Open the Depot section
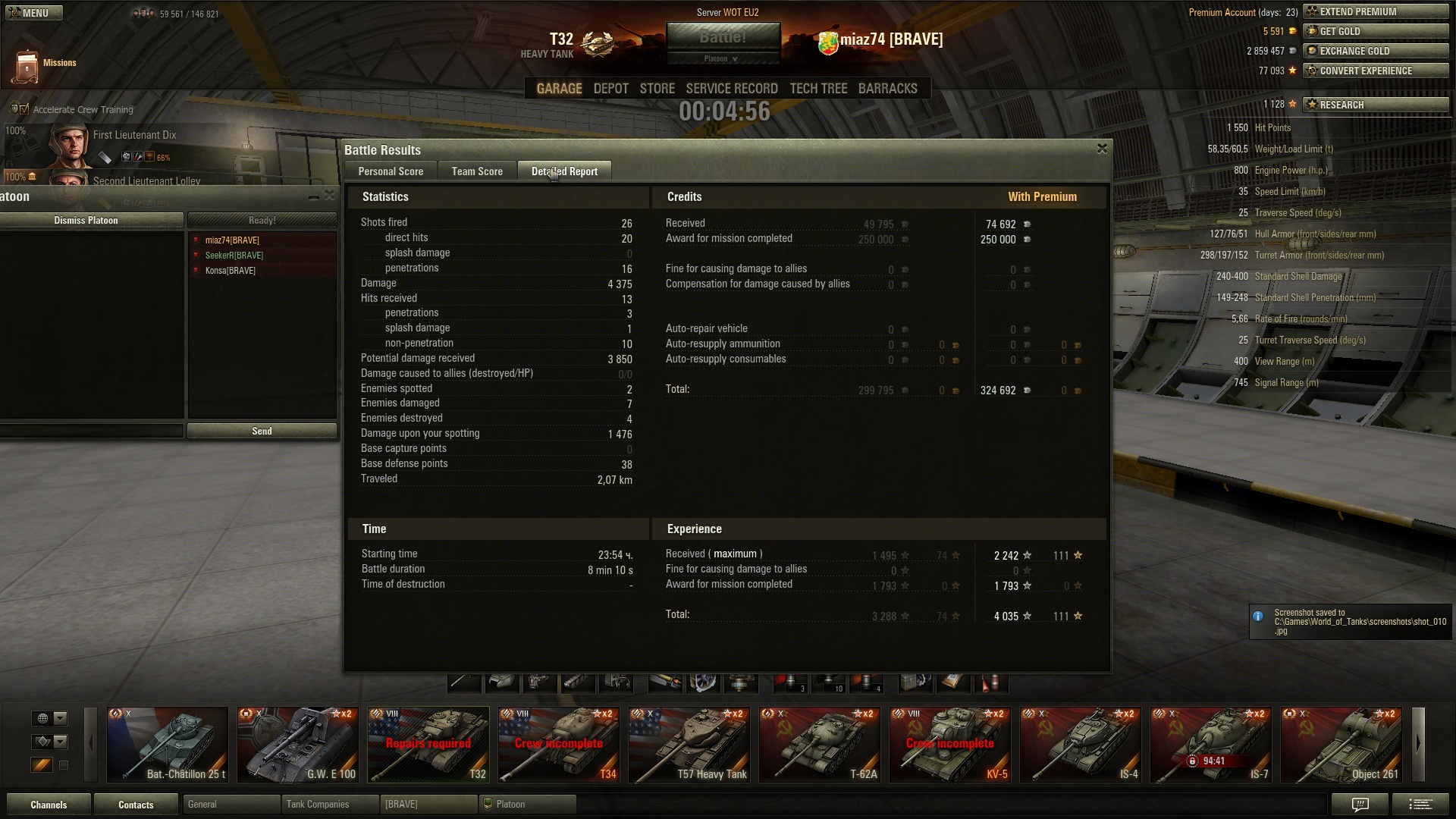This screenshot has height=819, width=1456. [x=610, y=89]
